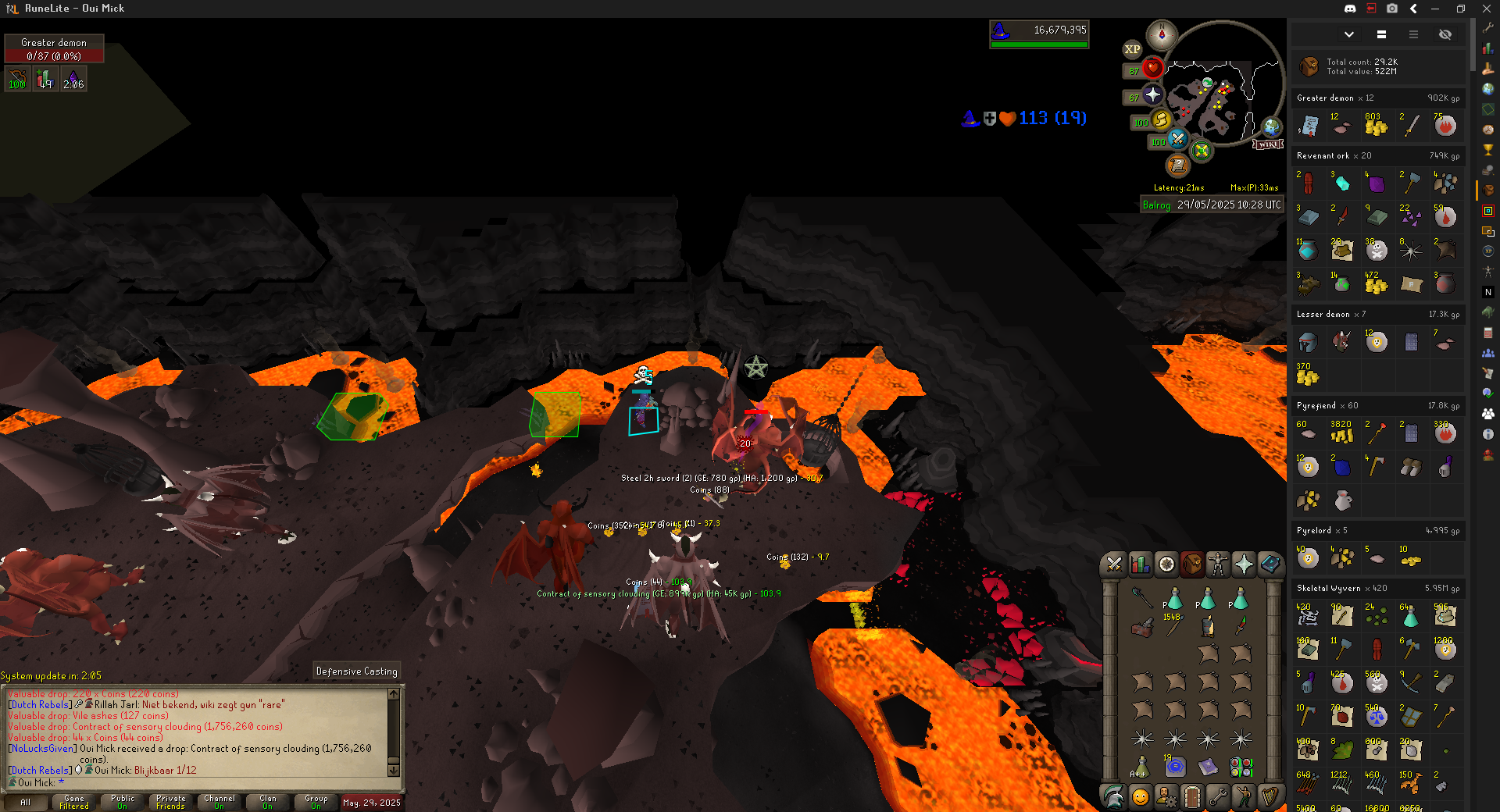
Task: Switch chat filter to Game
Action: (74, 802)
